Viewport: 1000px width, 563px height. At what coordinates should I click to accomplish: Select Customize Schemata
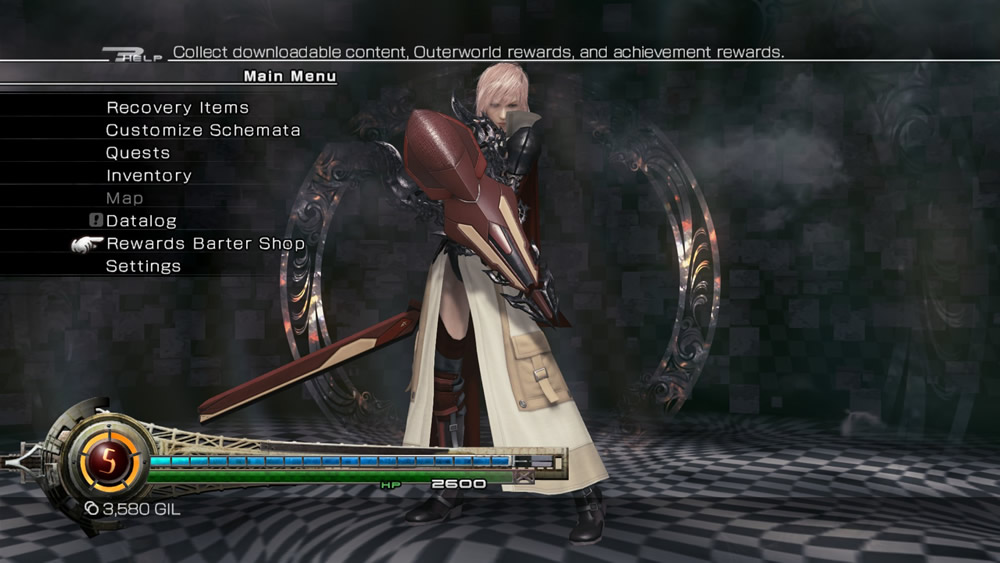(x=203, y=130)
